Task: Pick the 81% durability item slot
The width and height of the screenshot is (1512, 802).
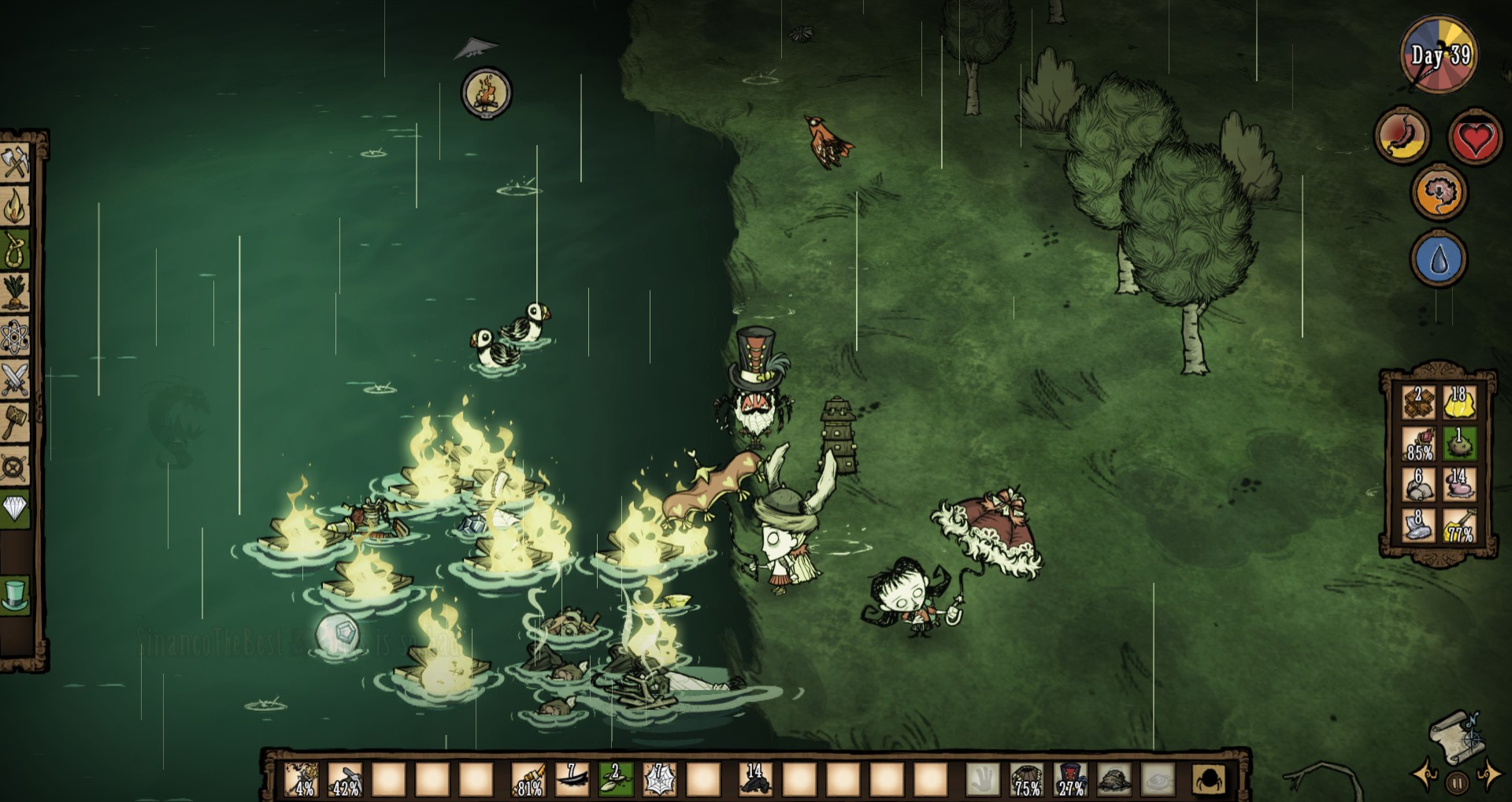Action: [528, 779]
